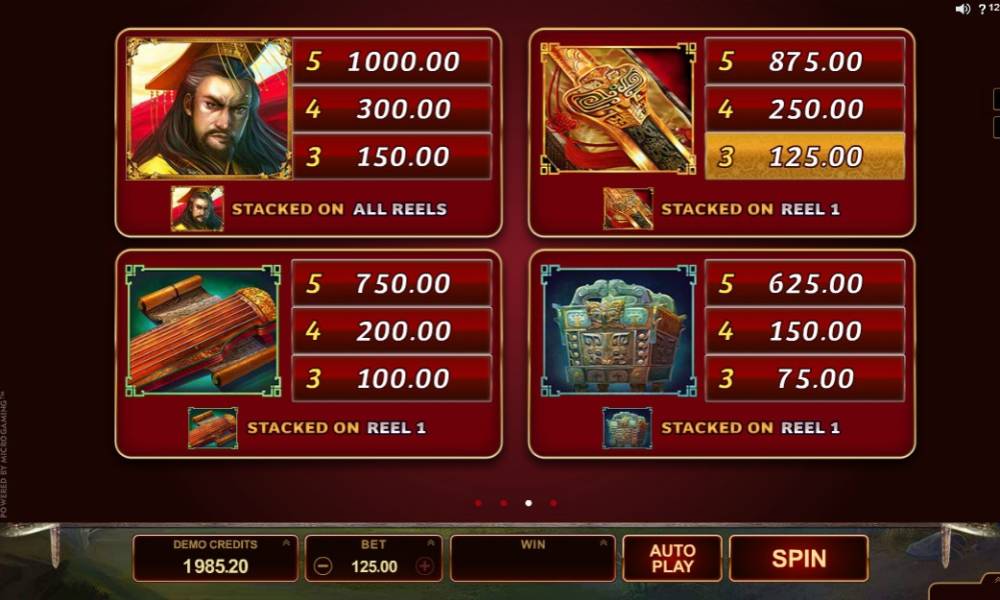Expand the Demo Credits panel arrow

(x=286, y=544)
